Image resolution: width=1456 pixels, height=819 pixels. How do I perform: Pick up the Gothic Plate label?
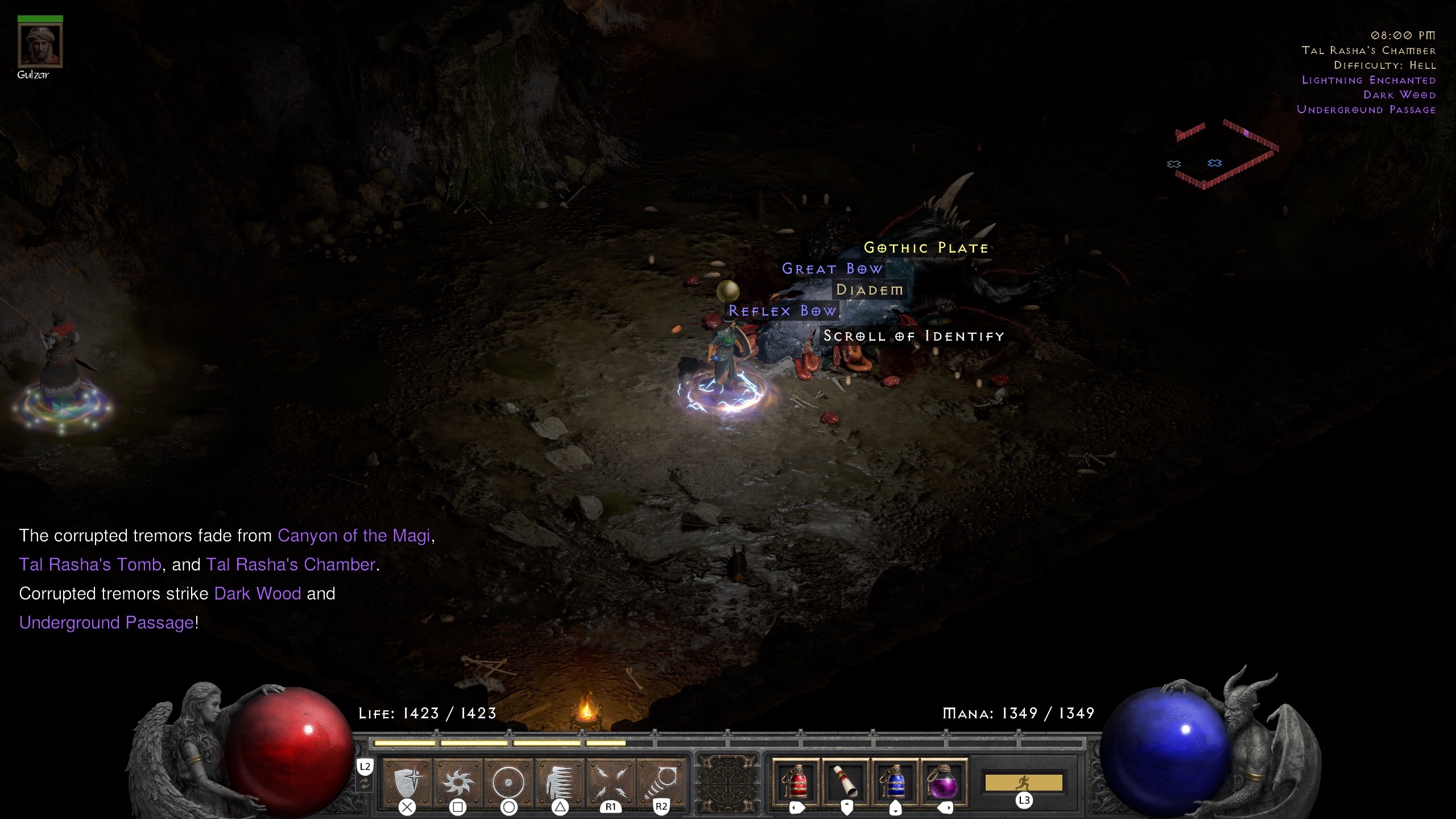(x=926, y=248)
